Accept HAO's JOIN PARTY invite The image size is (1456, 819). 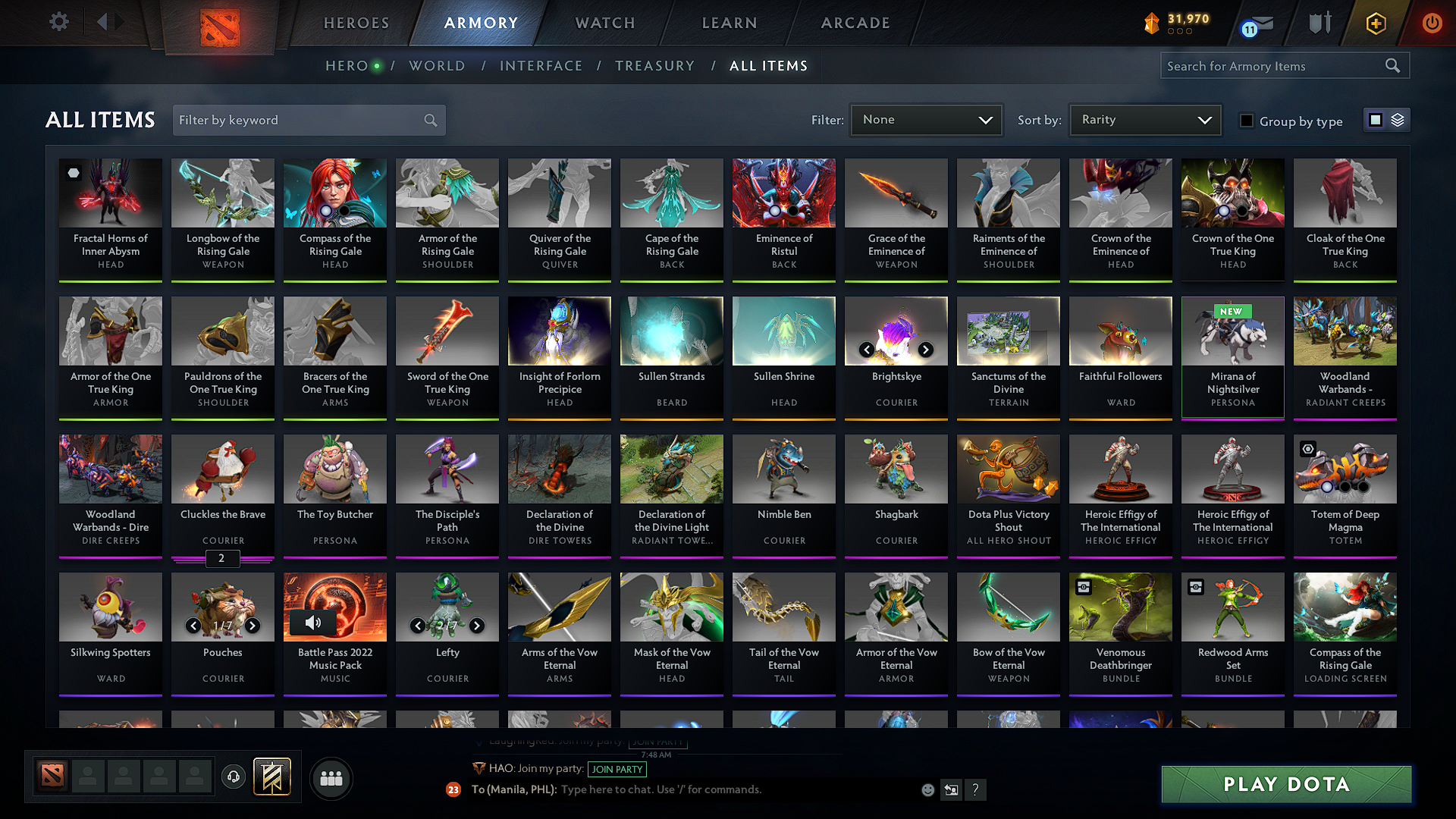(x=617, y=769)
